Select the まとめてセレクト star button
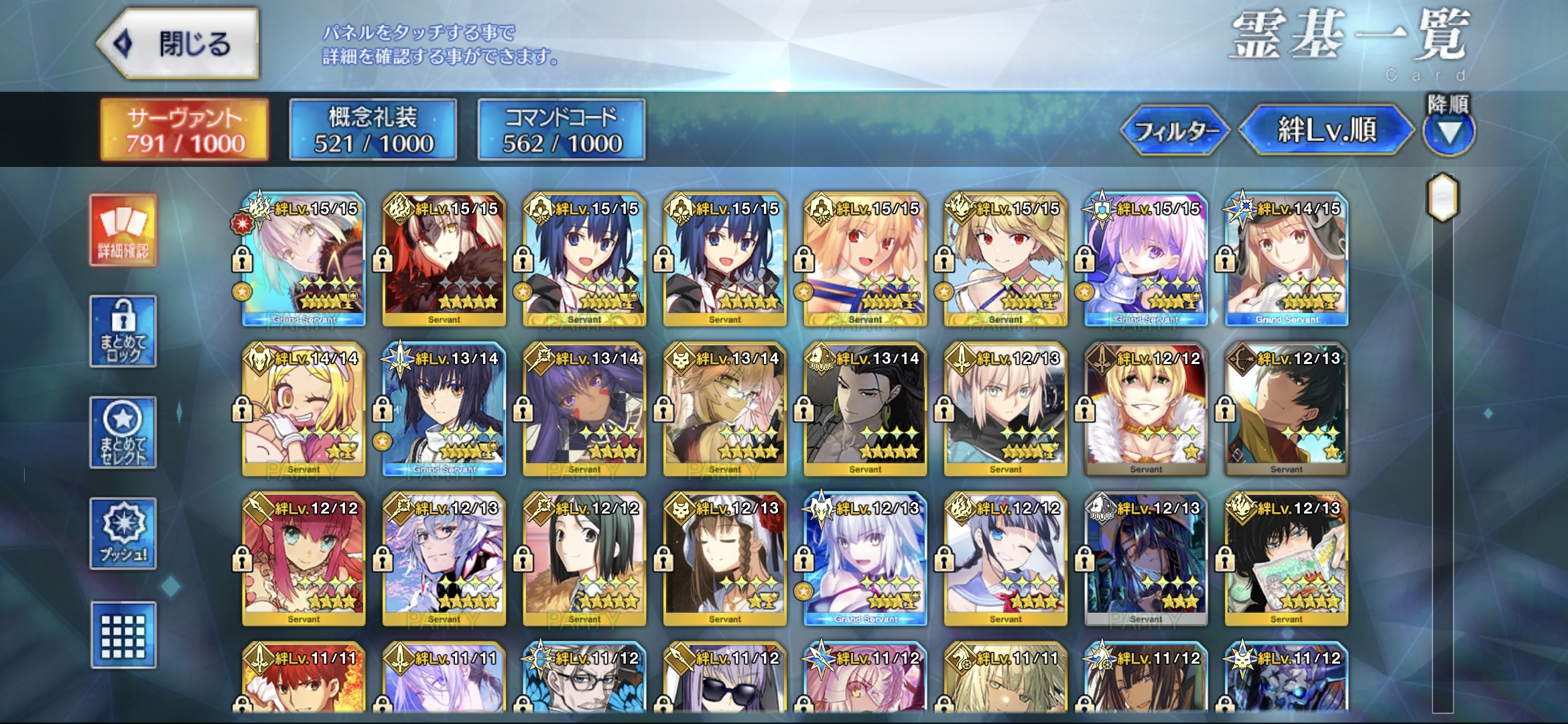1568x724 pixels. pyautogui.click(x=123, y=432)
